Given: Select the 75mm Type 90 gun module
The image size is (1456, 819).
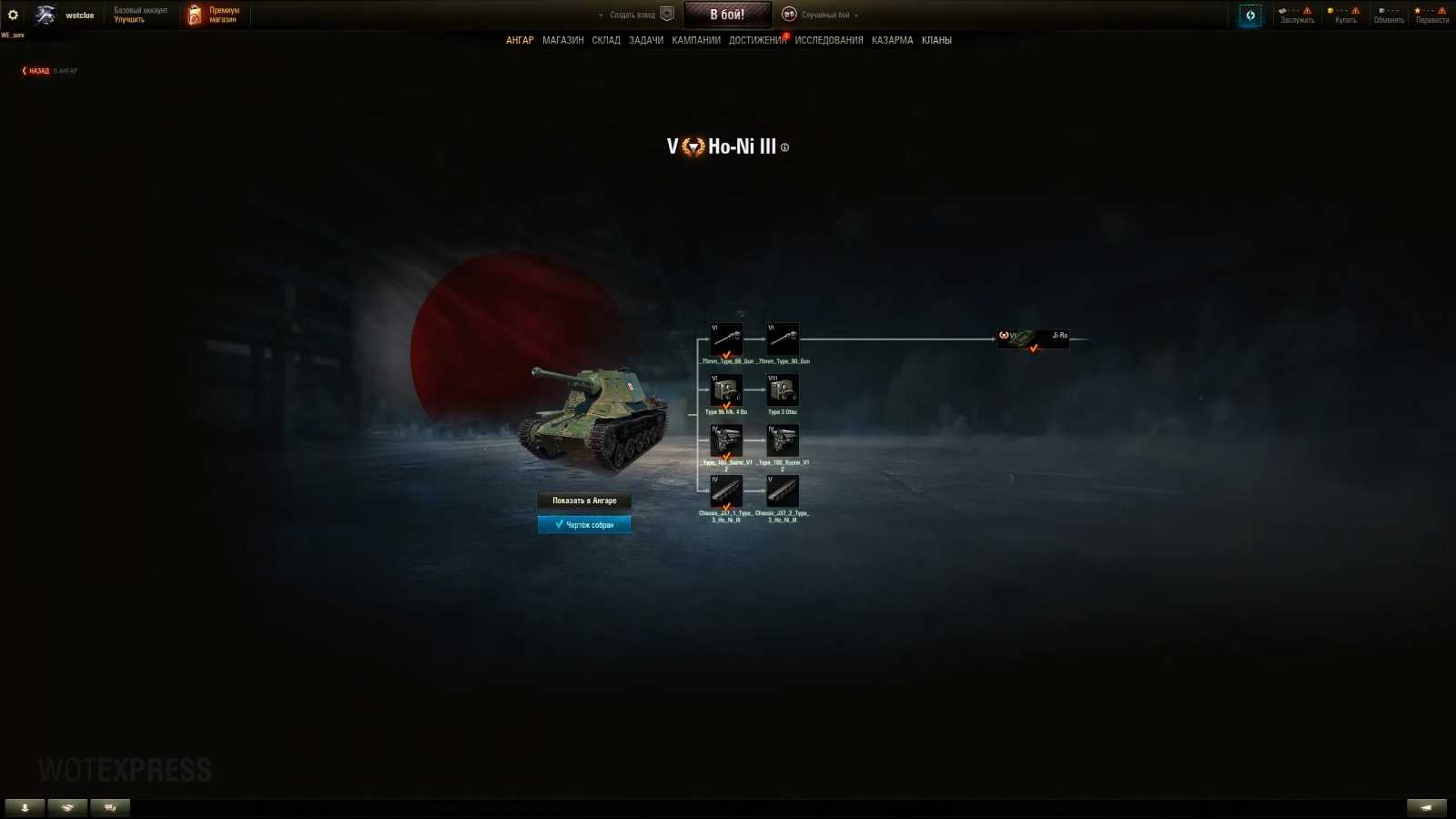Looking at the screenshot, I should click(783, 339).
